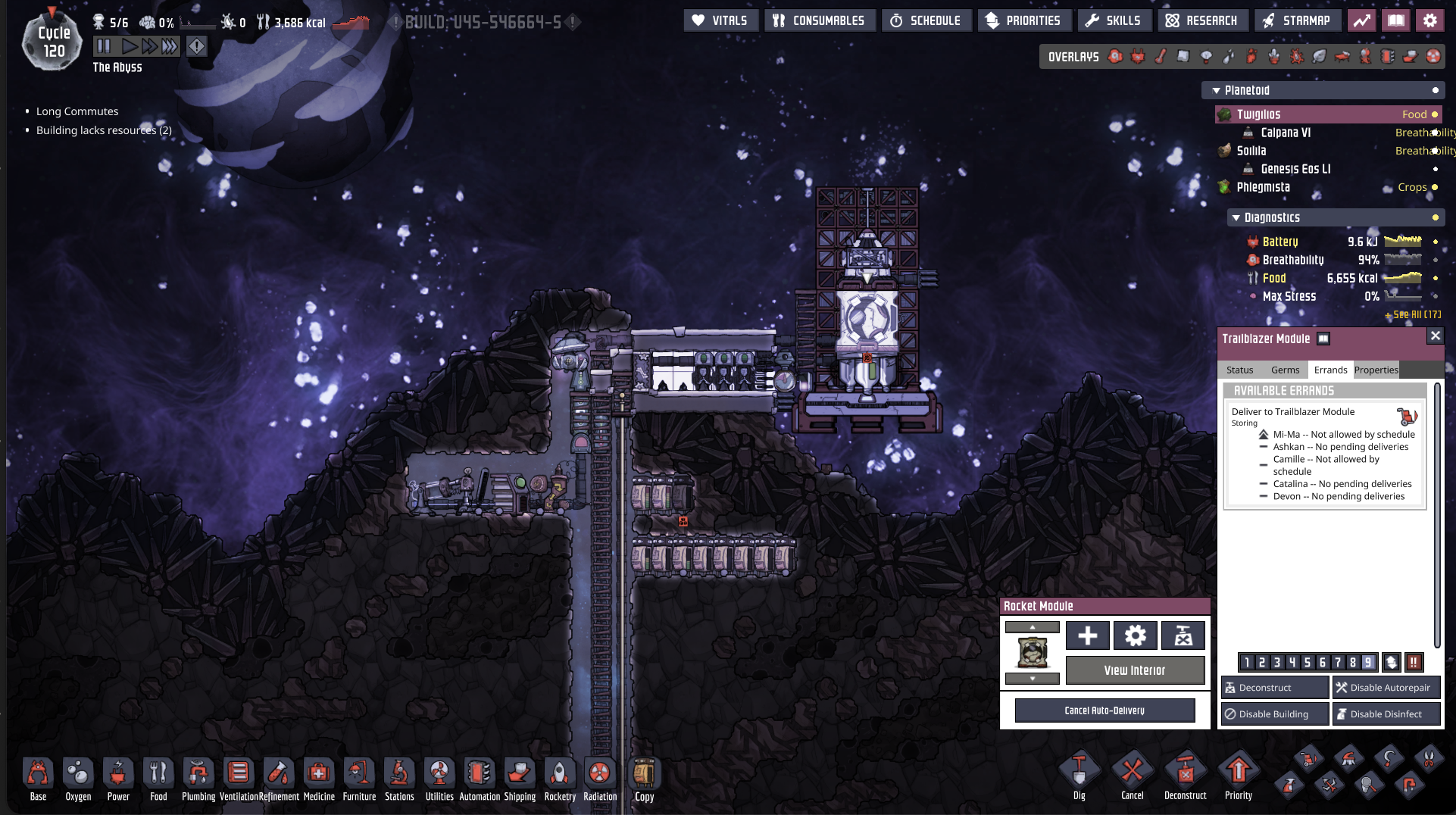Cancel Auto-Delivery for the rocket module
This screenshot has height=815, width=1456.
tap(1104, 710)
